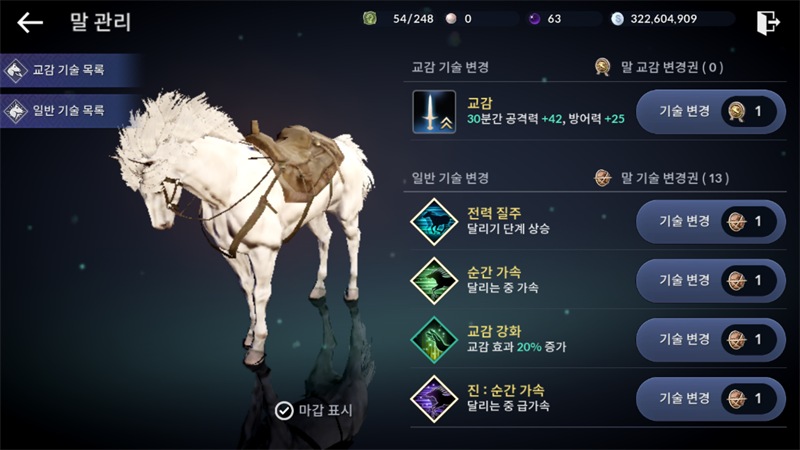The width and height of the screenshot is (800, 450).
Task: Change the 전력 질주 skill
Action: tap(710, 221)
